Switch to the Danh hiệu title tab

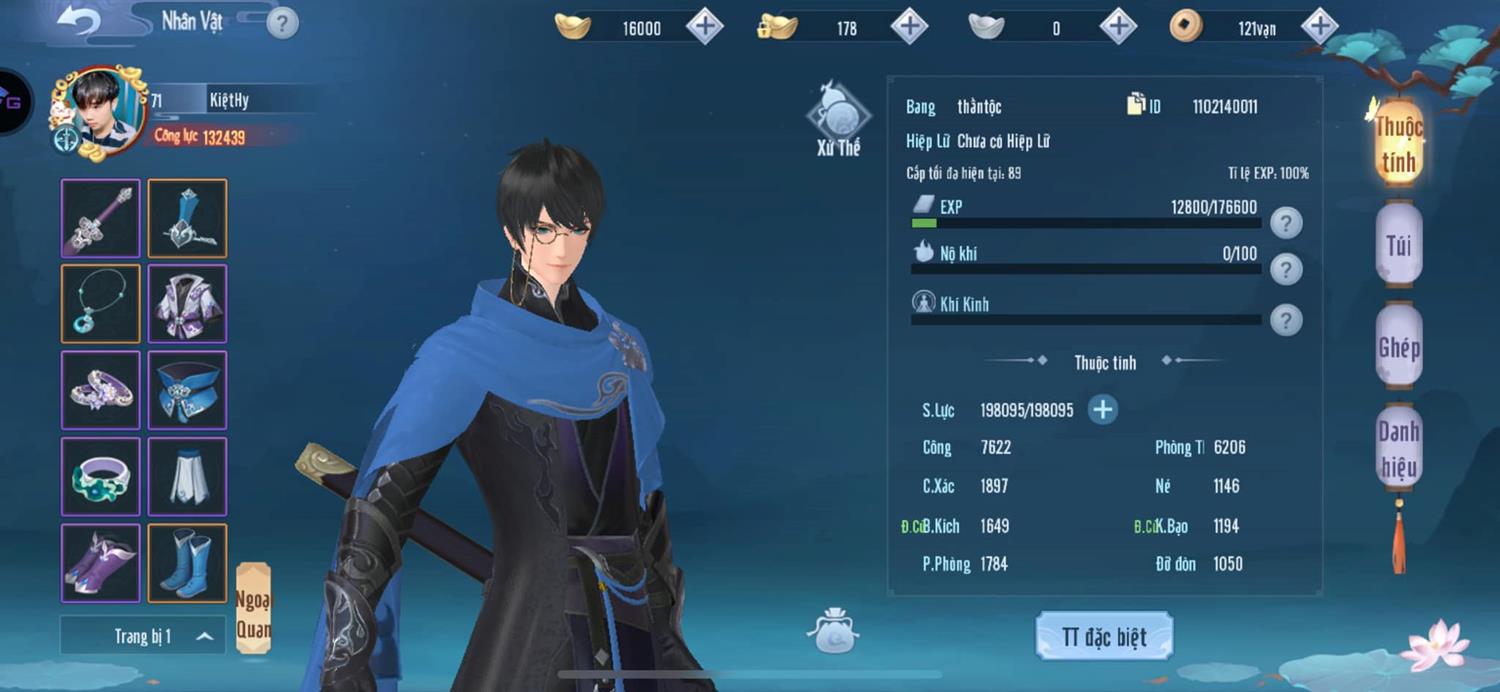pyautogui.click(x=1398, y=449)
